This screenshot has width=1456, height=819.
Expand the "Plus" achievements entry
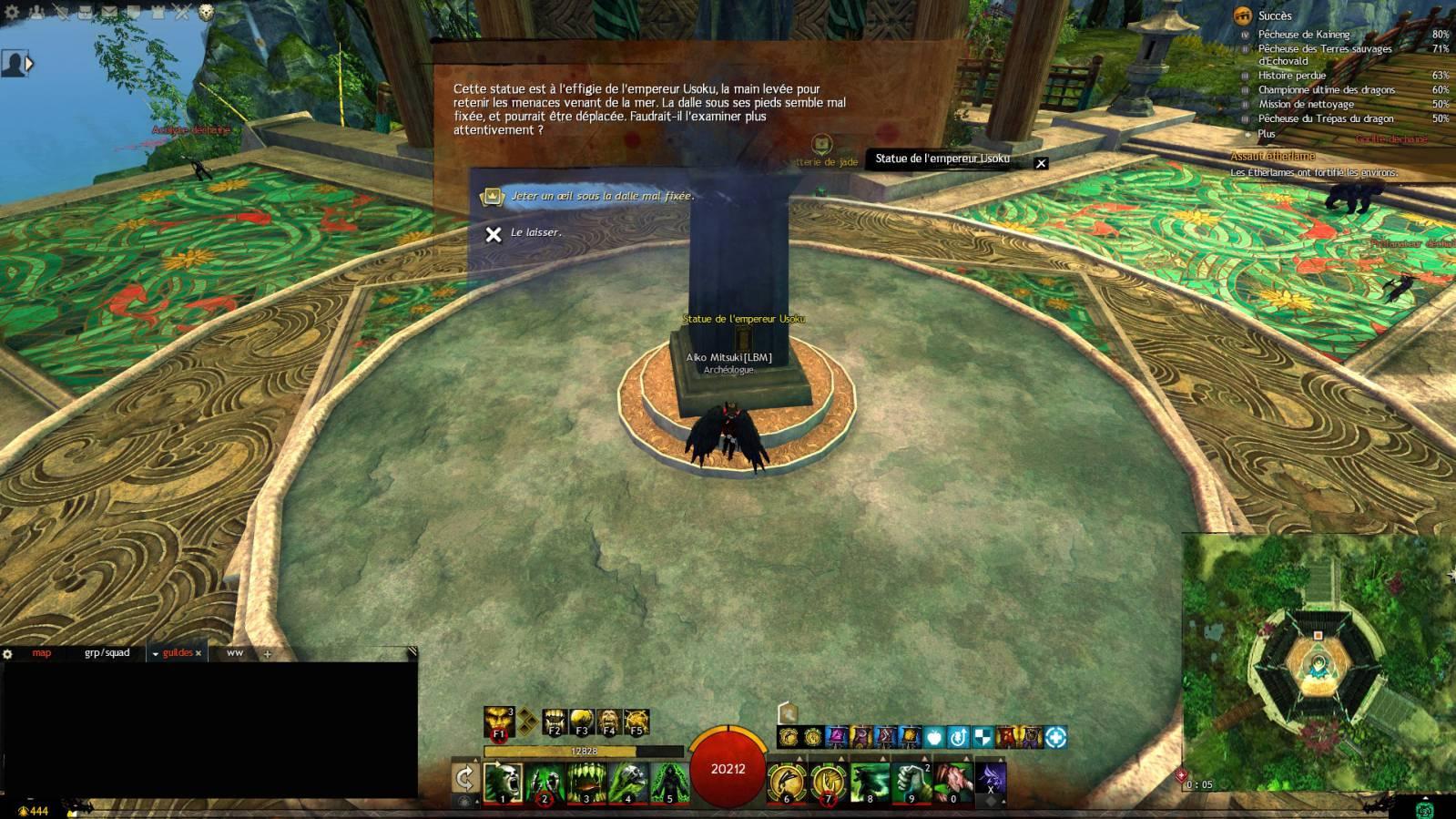pyautogui.click(x=1267, y=134)
